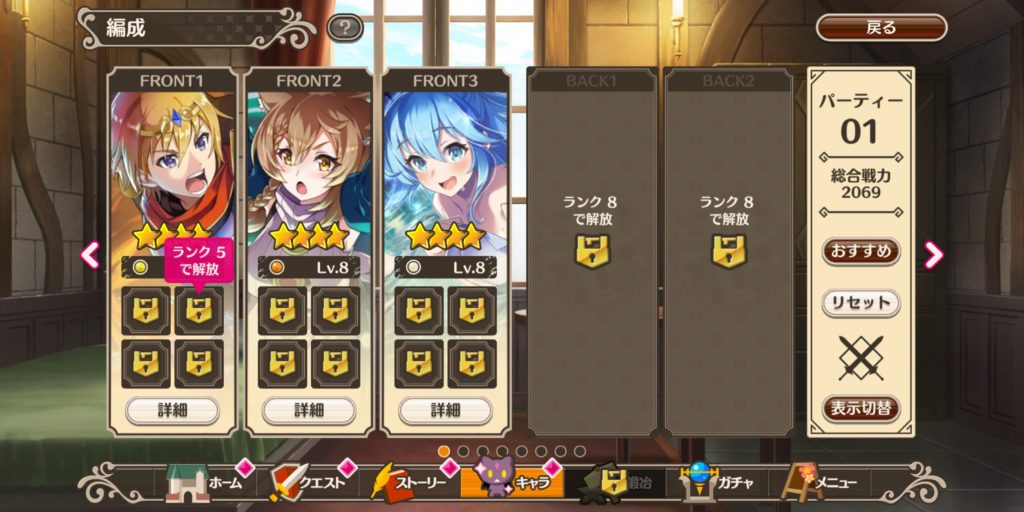Viewport: 1024px width, 512px height.
Task: Open 詳細 details for FRONT2
Action: click(308, 410)
